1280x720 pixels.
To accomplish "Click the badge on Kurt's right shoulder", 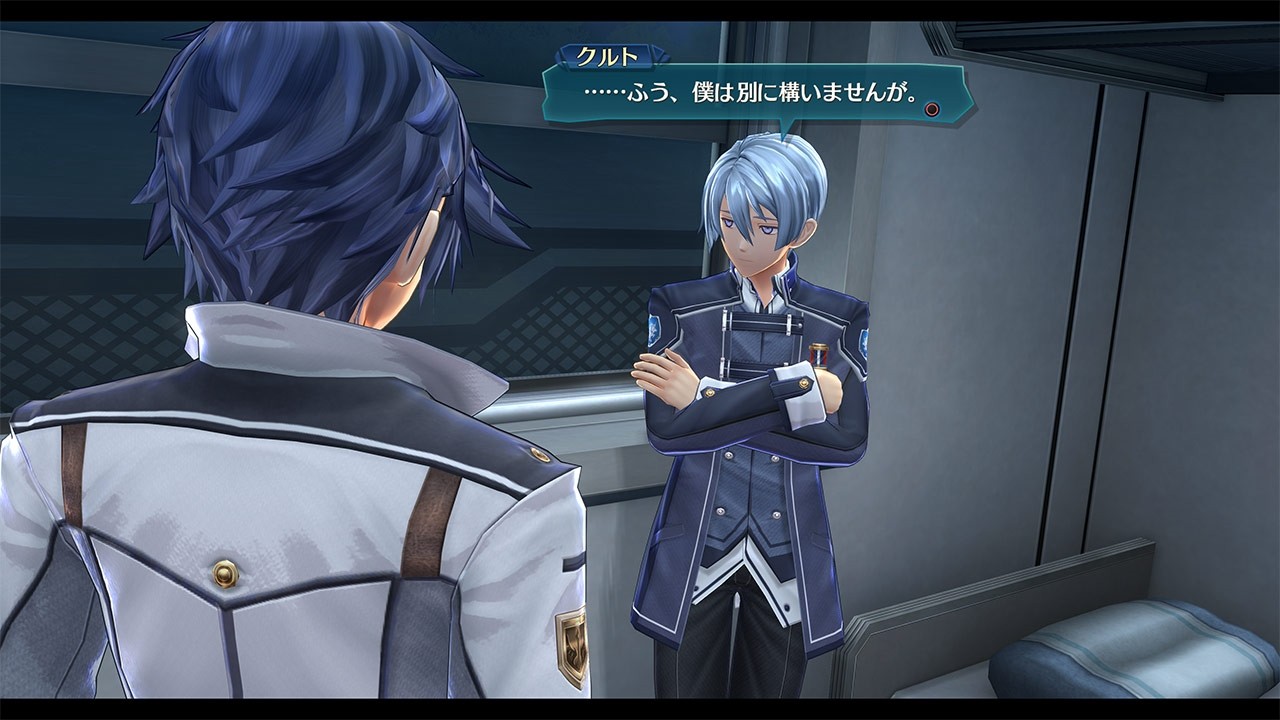I will click(652, 330).
